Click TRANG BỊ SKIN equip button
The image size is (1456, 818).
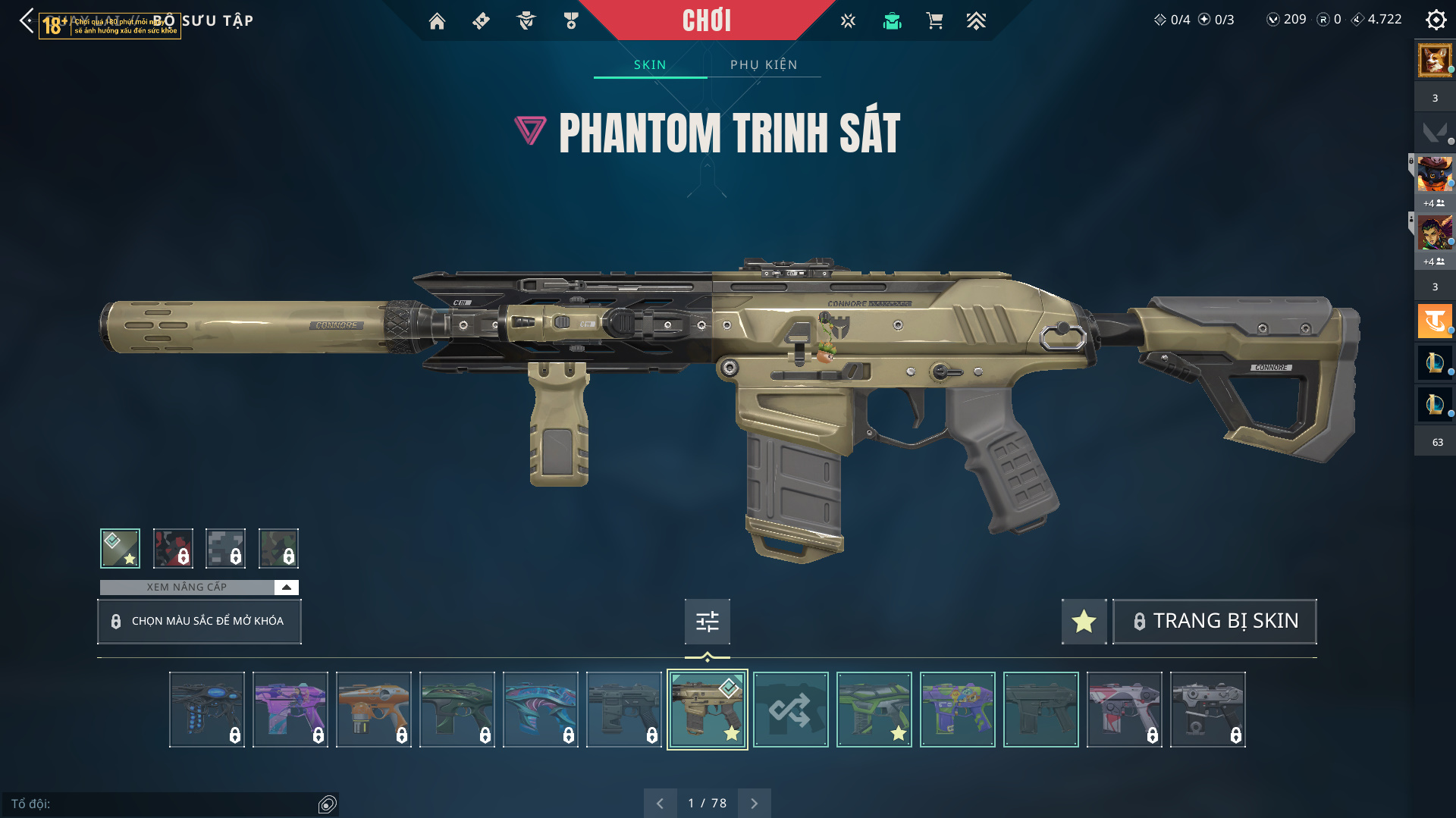(x=1214, y=621)
